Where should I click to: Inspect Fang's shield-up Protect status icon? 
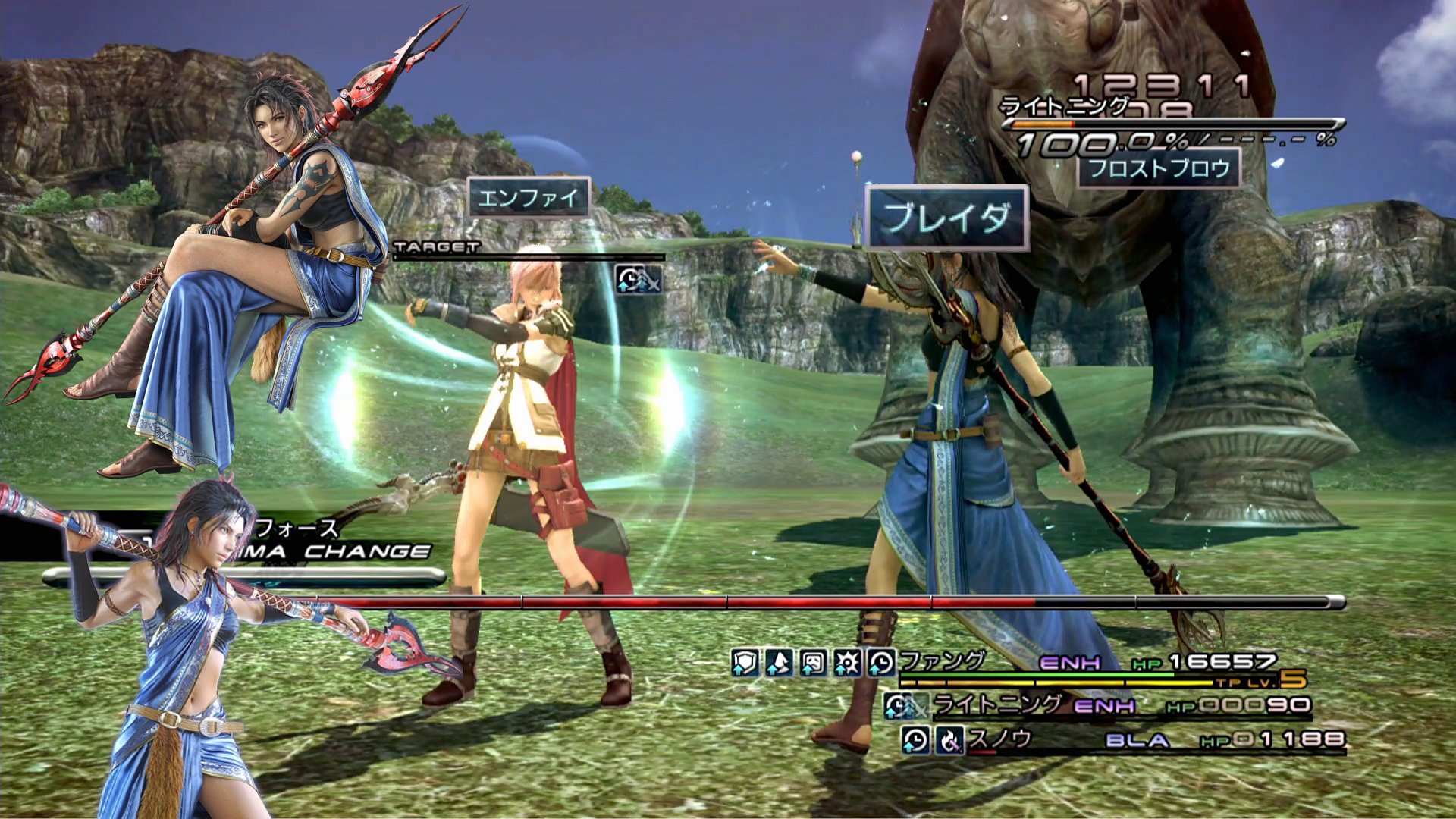(x=745, y=663)
